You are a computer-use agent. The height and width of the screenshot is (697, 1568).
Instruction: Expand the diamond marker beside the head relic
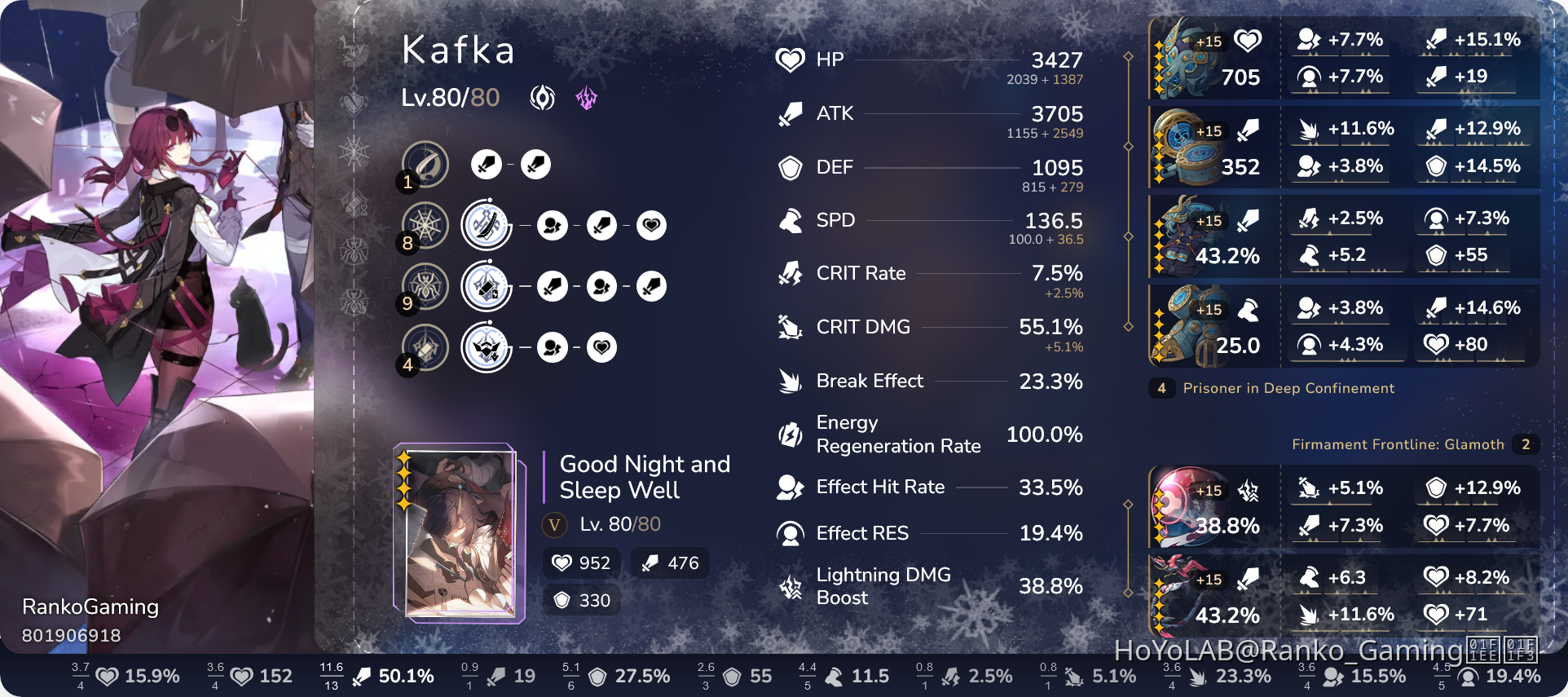pos(1129,58)
